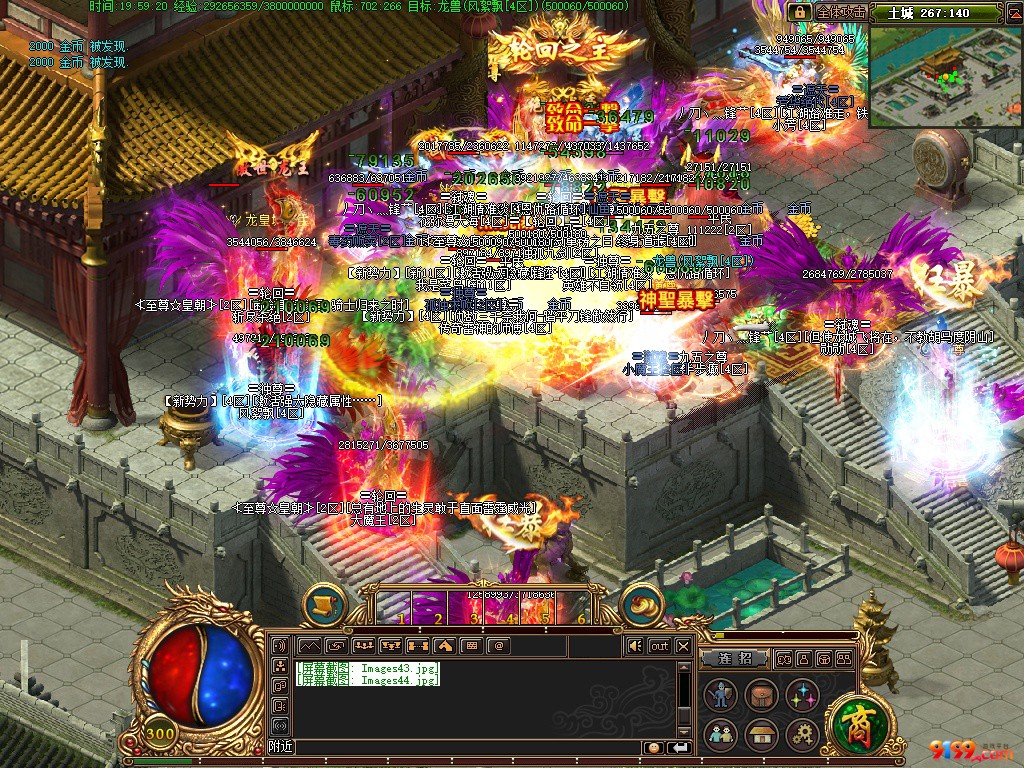Open the sparkling stars skills icon
Viewport: 1024px width, 768px height.
802,695
